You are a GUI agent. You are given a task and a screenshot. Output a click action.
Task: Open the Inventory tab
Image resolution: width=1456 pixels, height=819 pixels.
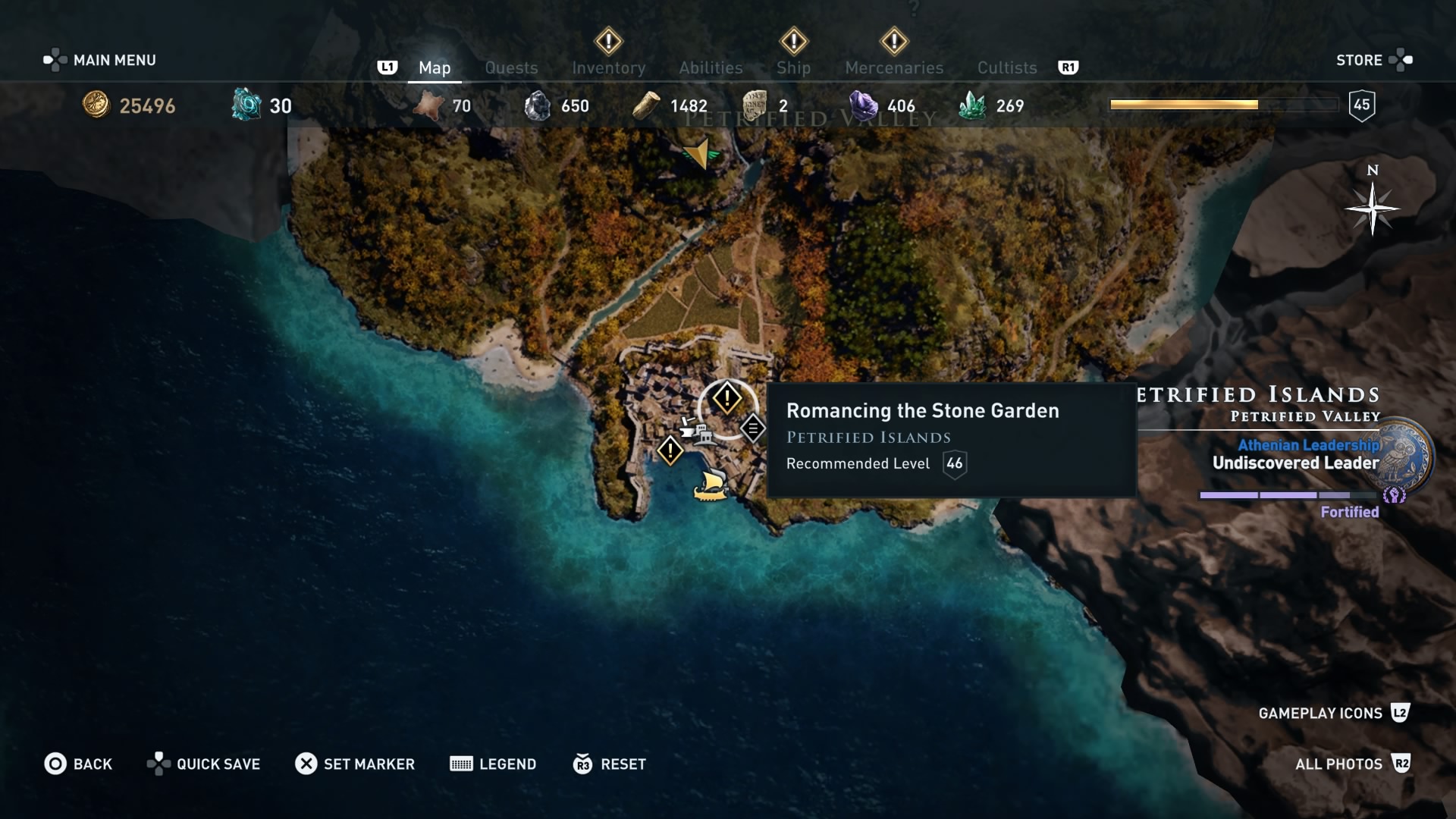(608, 67)
